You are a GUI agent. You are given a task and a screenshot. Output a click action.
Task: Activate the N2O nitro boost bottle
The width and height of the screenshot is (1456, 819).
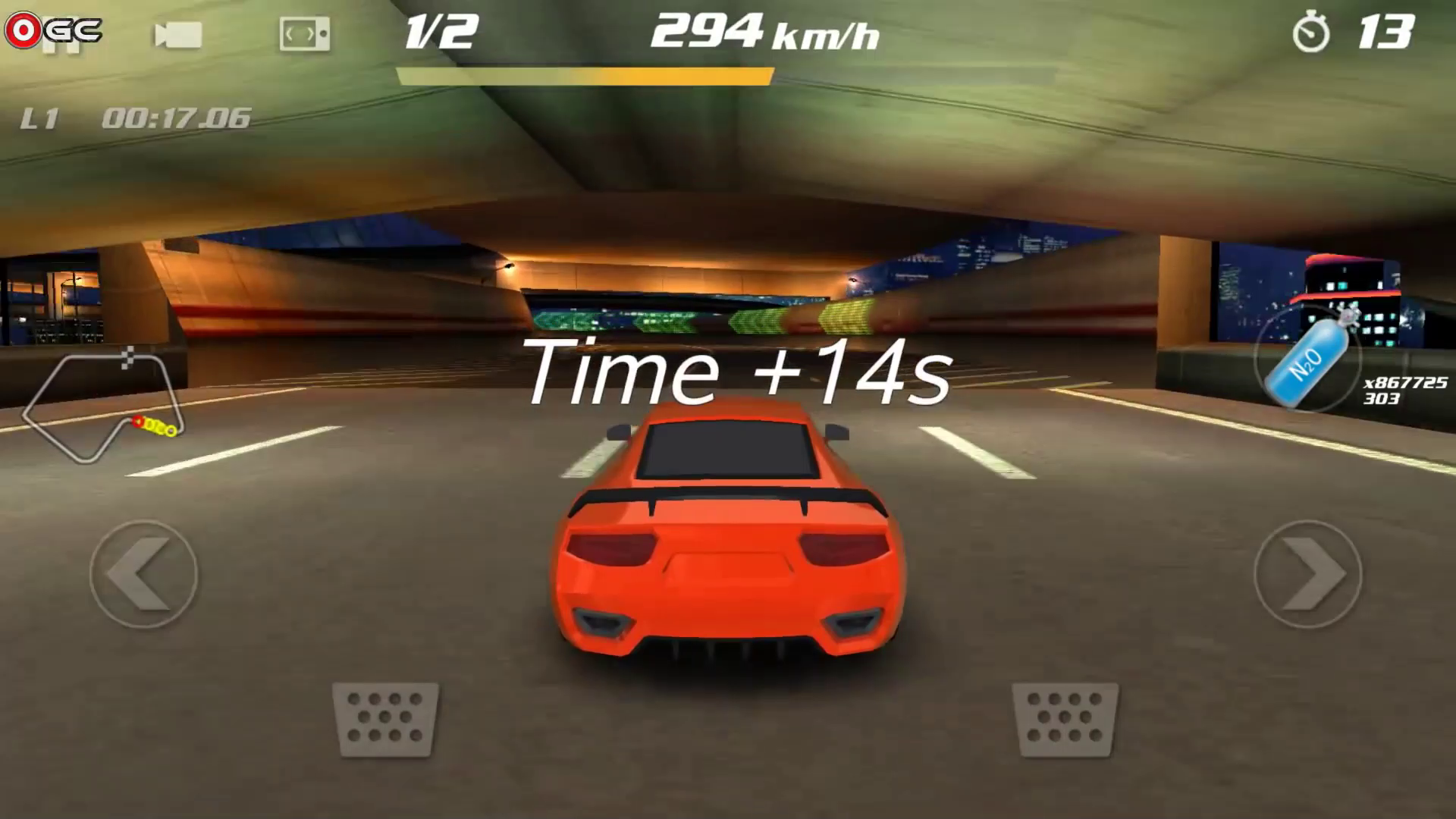click(1310, 359)
